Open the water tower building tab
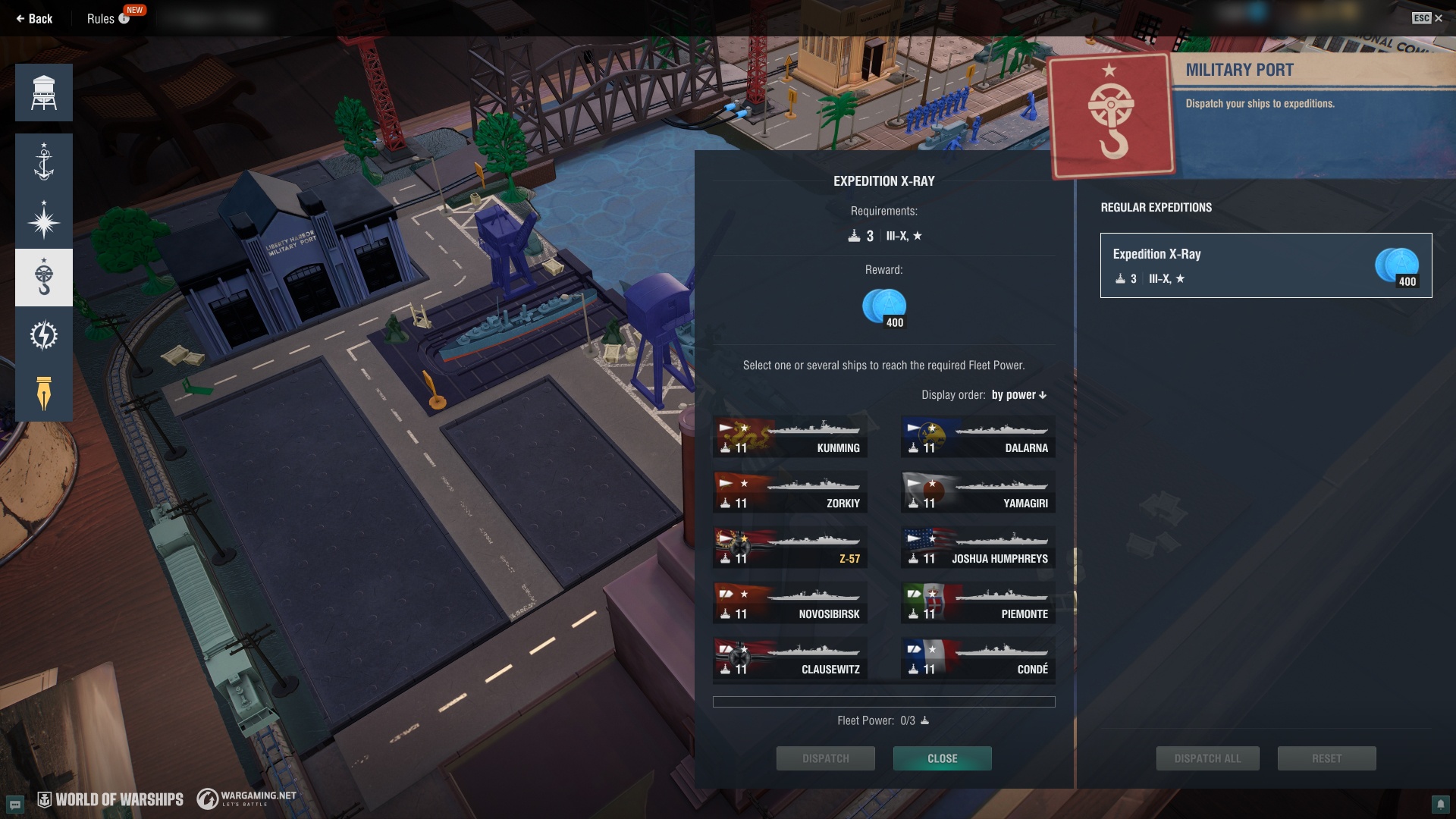 [44, 93]
